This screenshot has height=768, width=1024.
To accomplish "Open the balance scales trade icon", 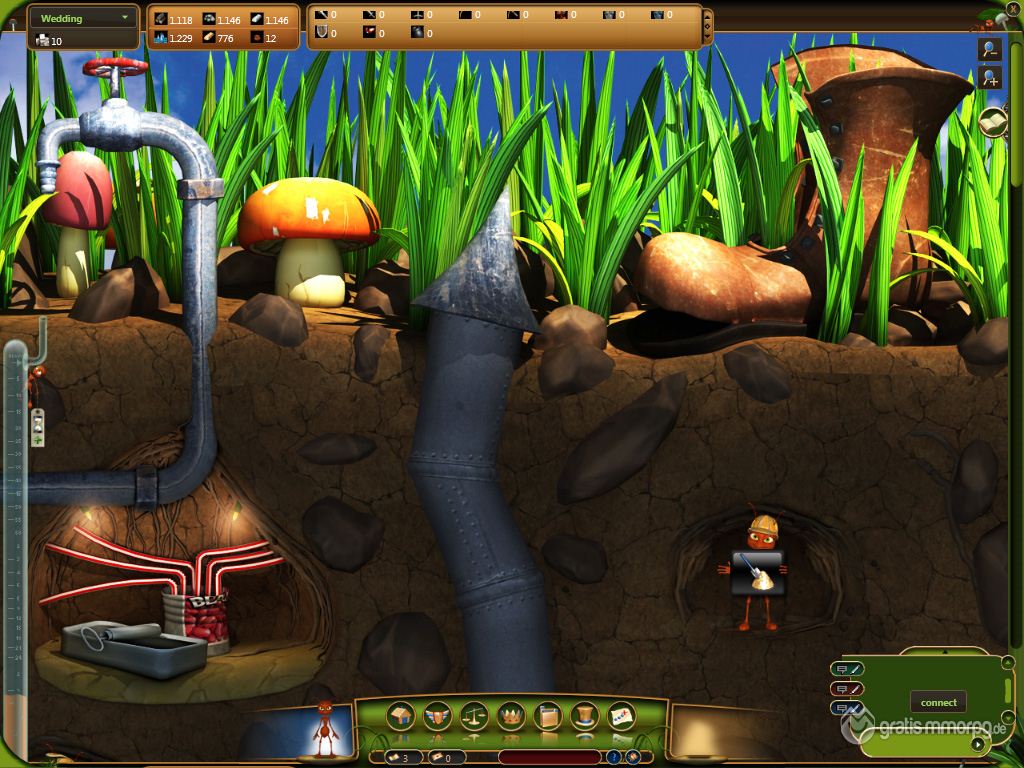I will (x=474, y=715).
